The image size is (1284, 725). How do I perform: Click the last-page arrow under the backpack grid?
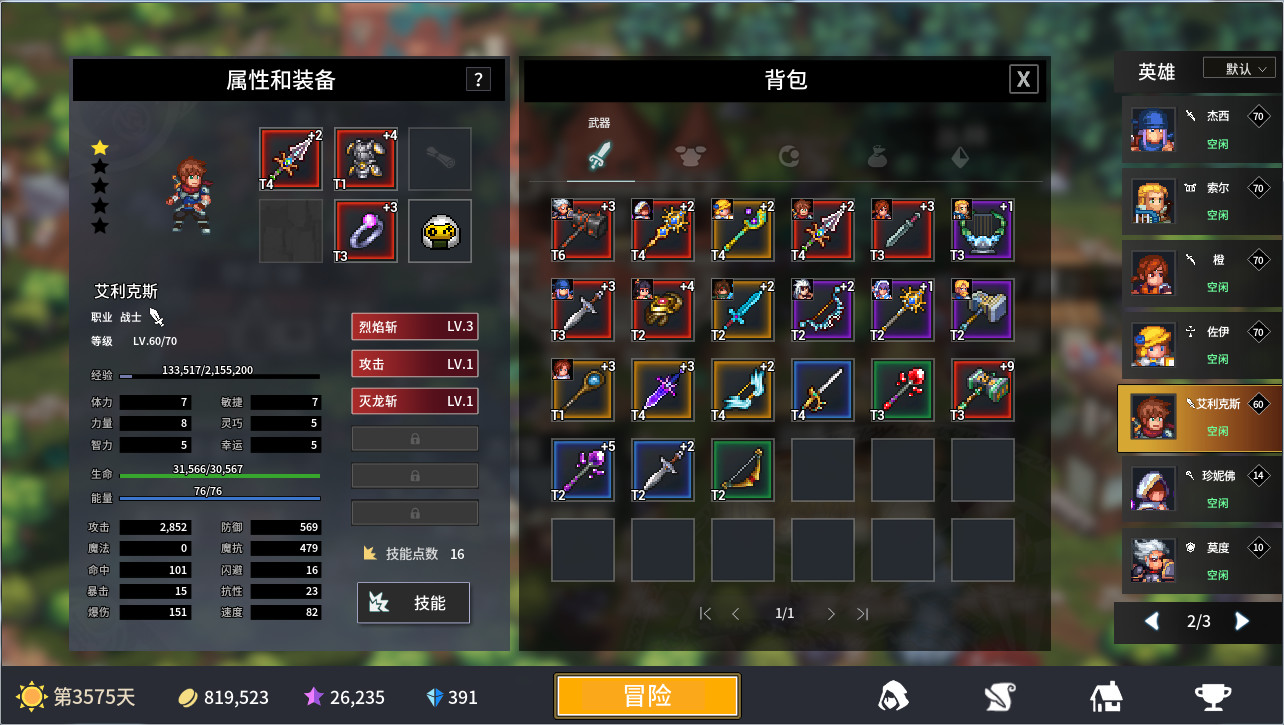(863, 614)
